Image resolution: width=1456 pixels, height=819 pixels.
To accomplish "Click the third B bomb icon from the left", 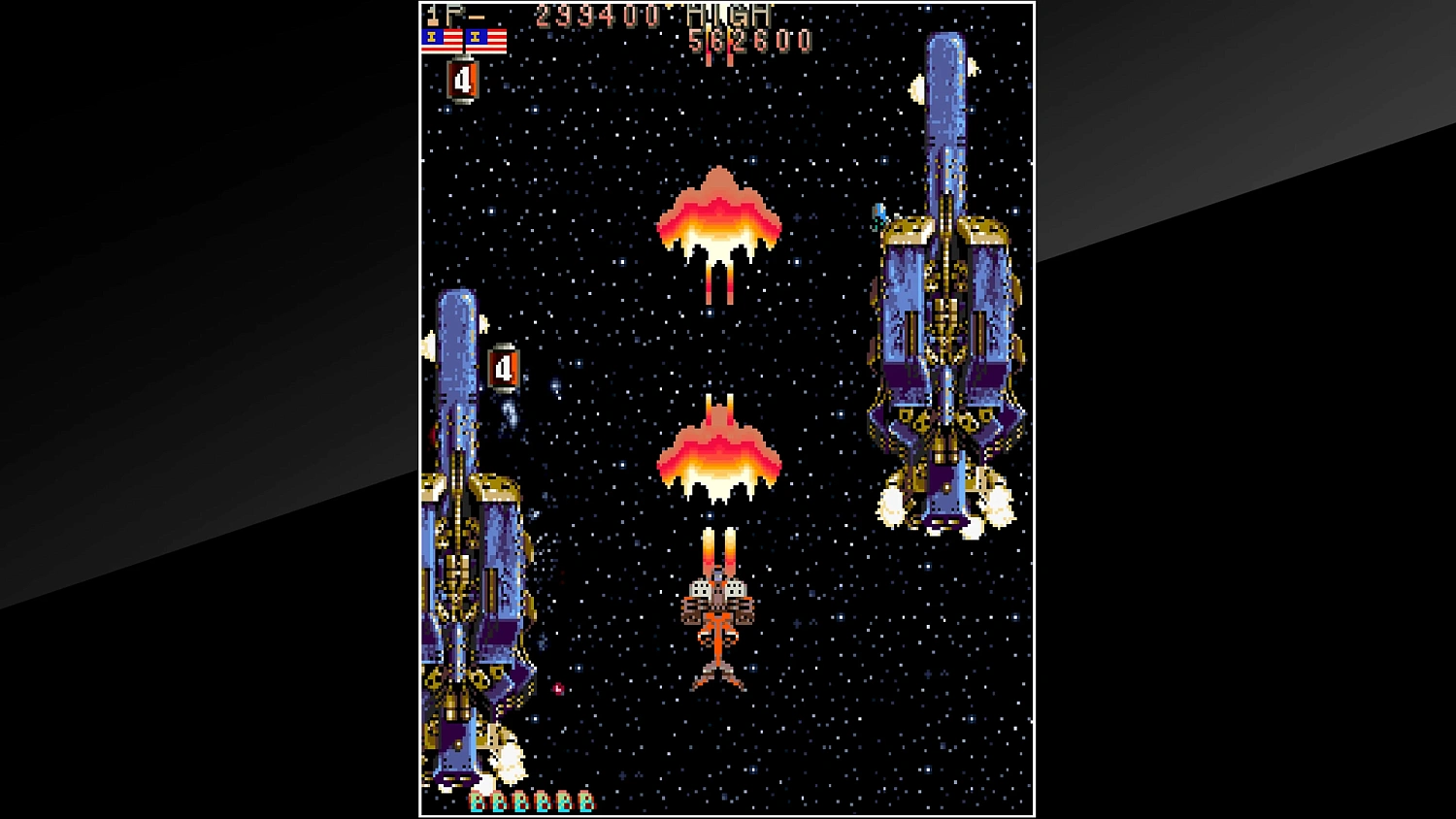I will click(x=520, y=802).
